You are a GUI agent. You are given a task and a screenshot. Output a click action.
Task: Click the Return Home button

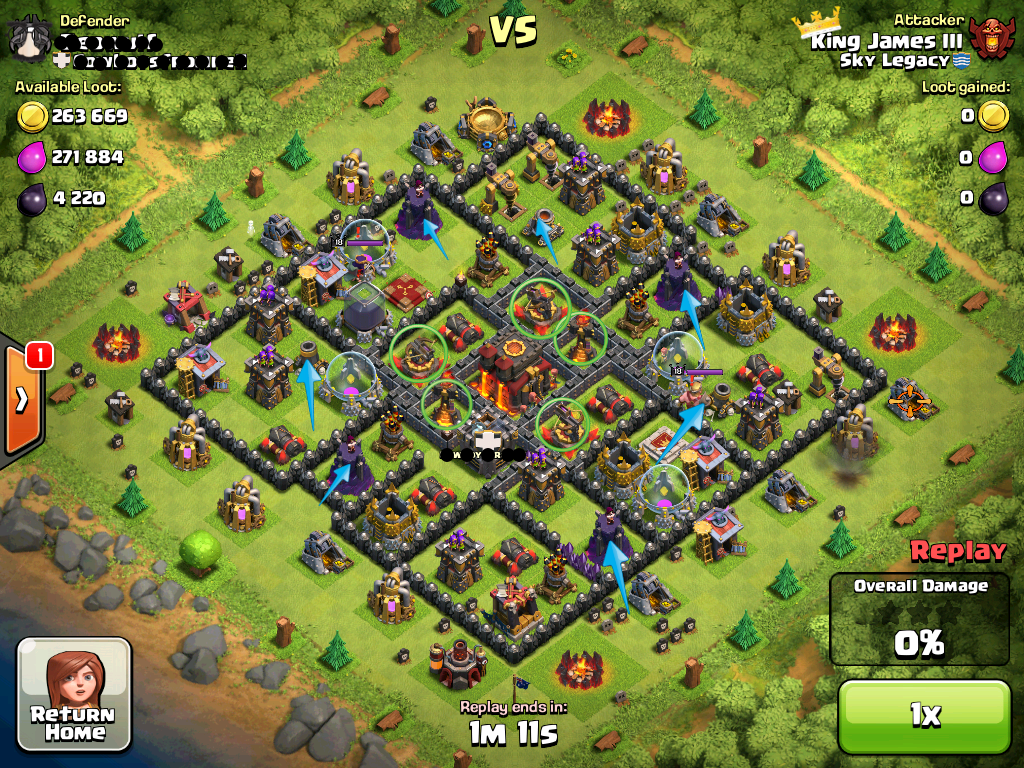point(74,694)
